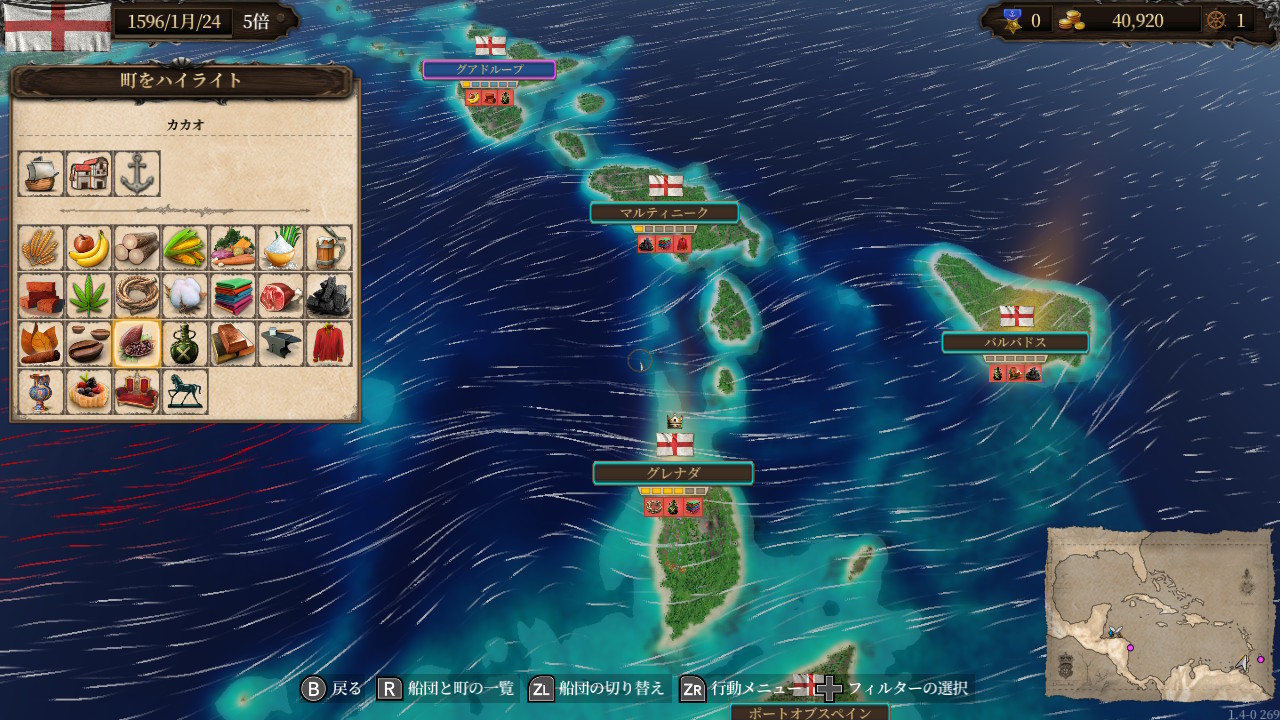This screenshot has height=720, width=1280.
Task: Select the wood logs goods icon
Action: tap(137, 247)
